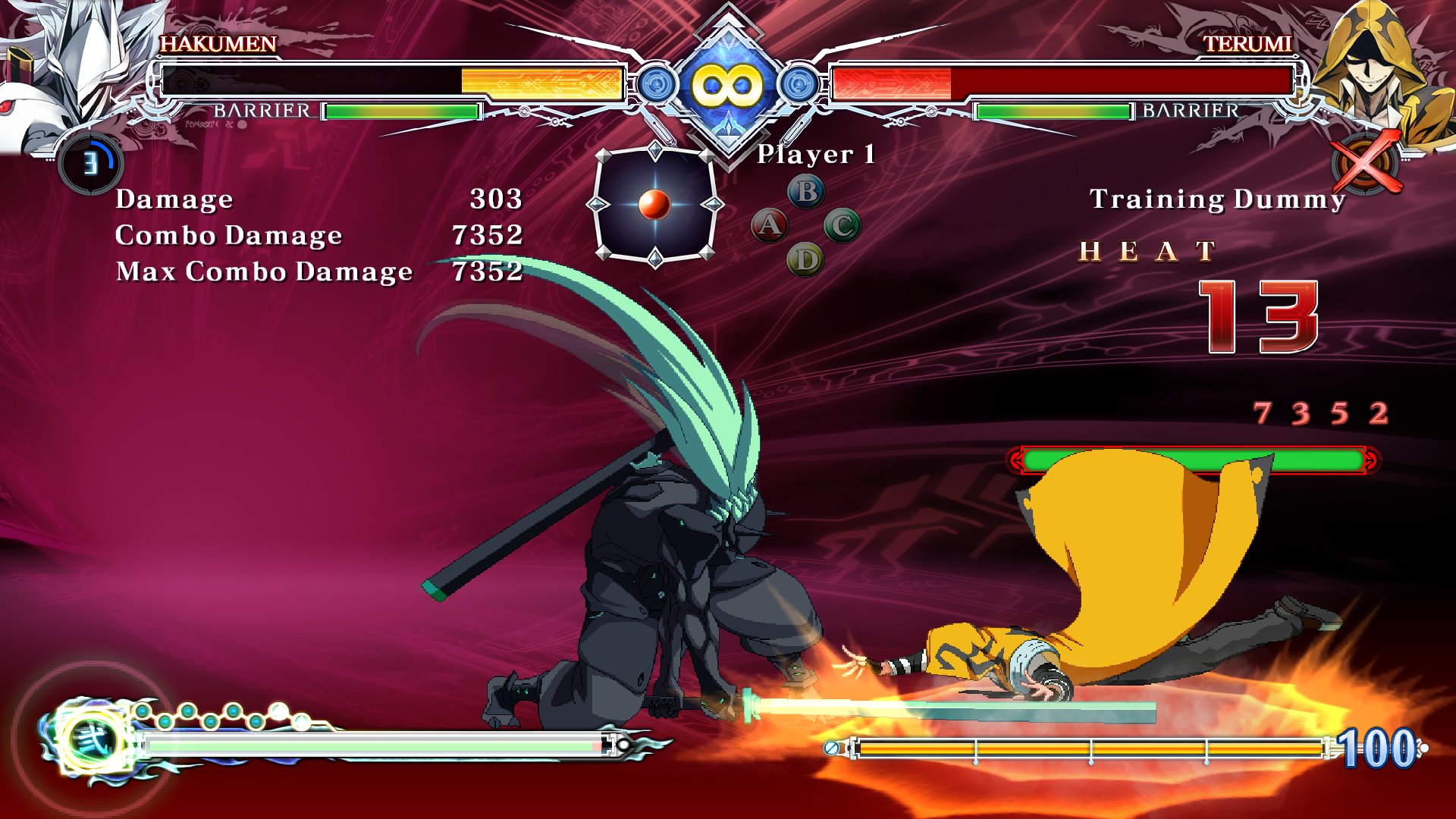The image size is (1456, 819).
Task: Select Terumi's crossed-out Overdrive icon
Action: [x=1365, y=163]
